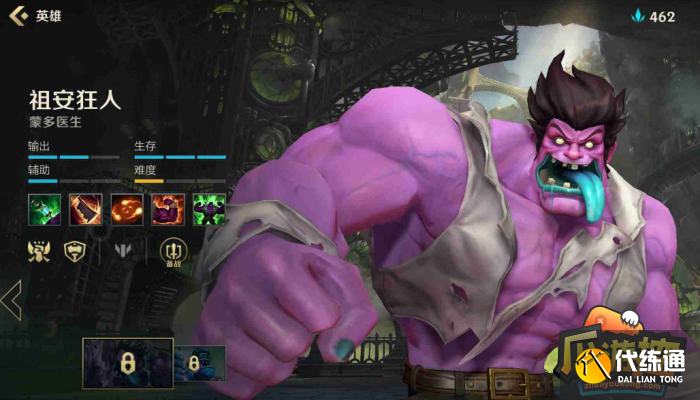Click the gold crowned fist role icon

coord(40,251)
